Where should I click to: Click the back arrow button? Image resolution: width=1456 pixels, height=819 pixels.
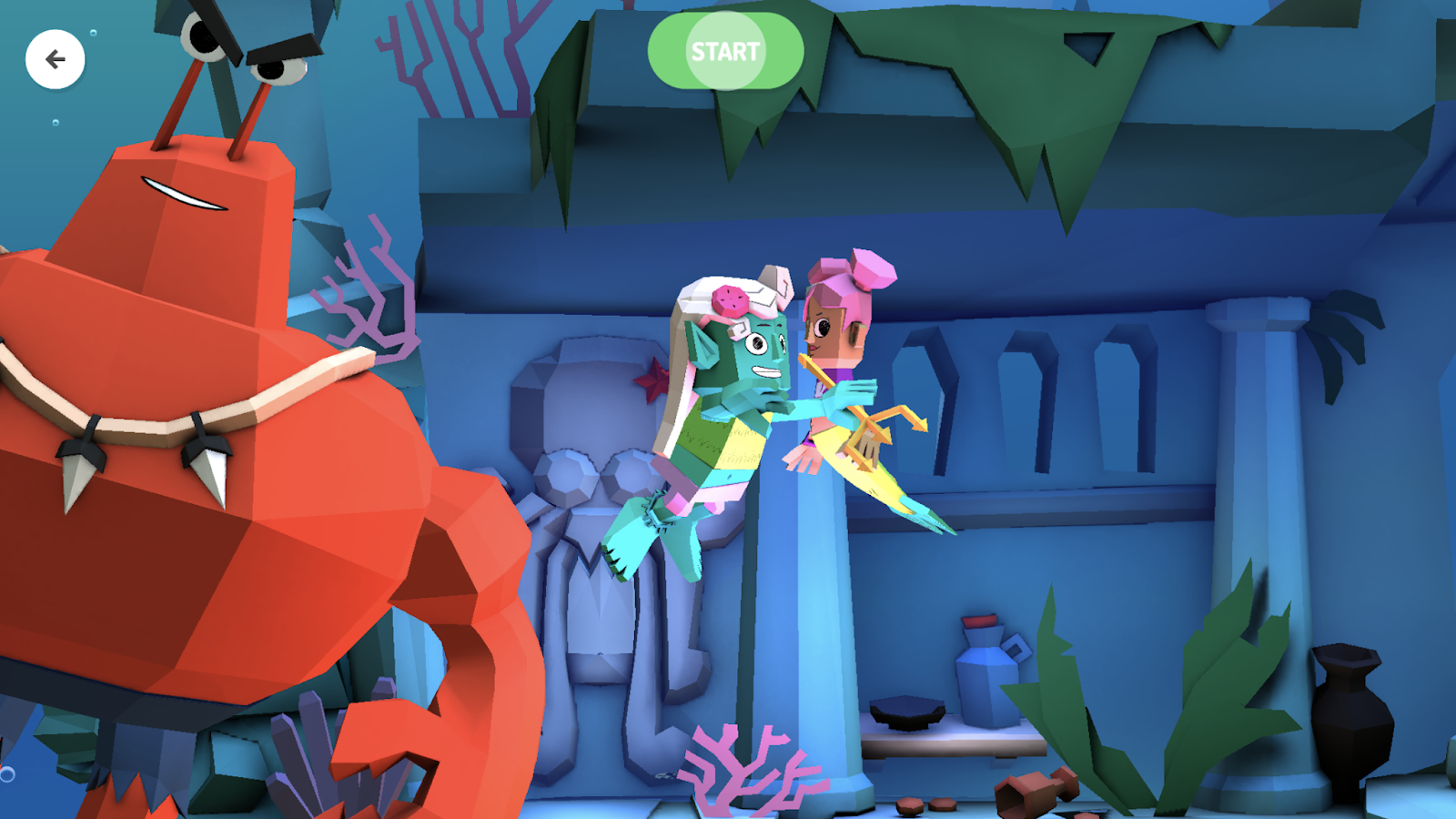coord(56,58)
